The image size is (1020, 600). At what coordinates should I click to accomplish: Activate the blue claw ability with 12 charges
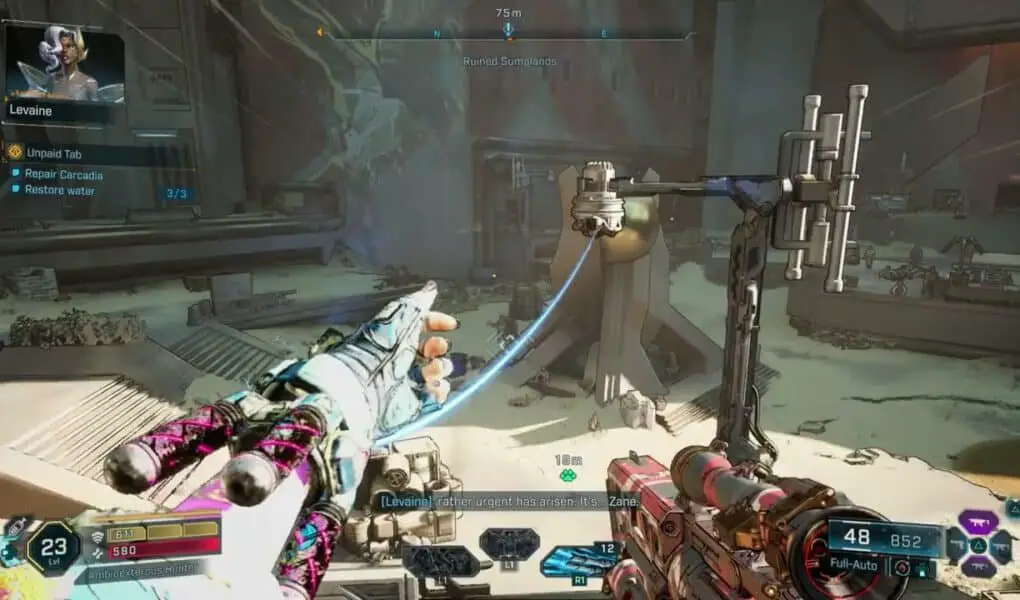[x=573, y=560]
